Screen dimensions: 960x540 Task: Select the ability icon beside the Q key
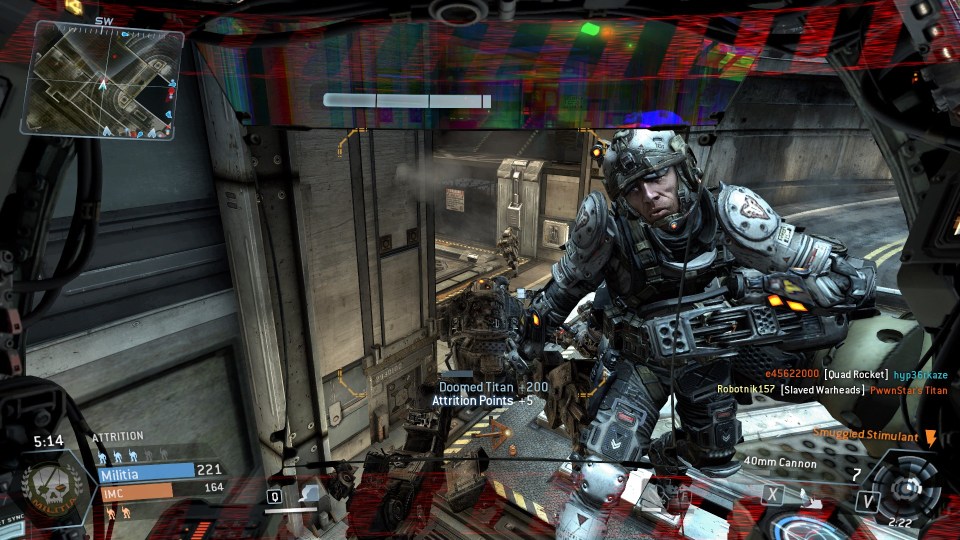(x=309, y=493)
